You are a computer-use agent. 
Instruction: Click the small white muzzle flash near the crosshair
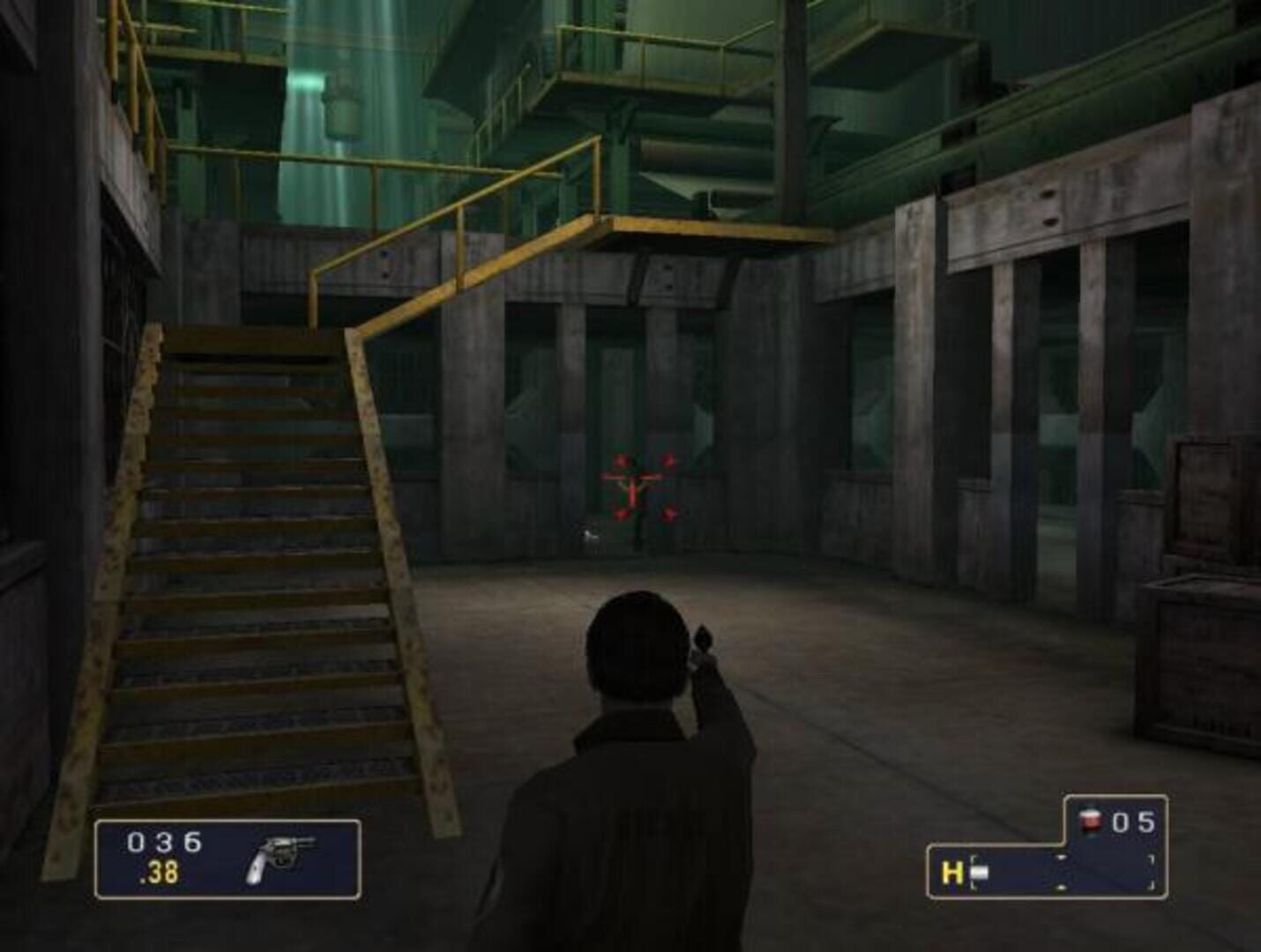[x=589, y=536]
